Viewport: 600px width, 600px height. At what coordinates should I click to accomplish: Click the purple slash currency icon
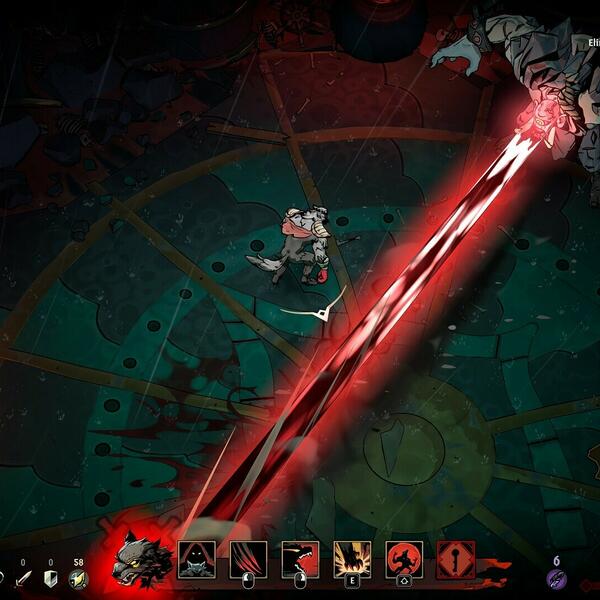(x=557, y=579)
